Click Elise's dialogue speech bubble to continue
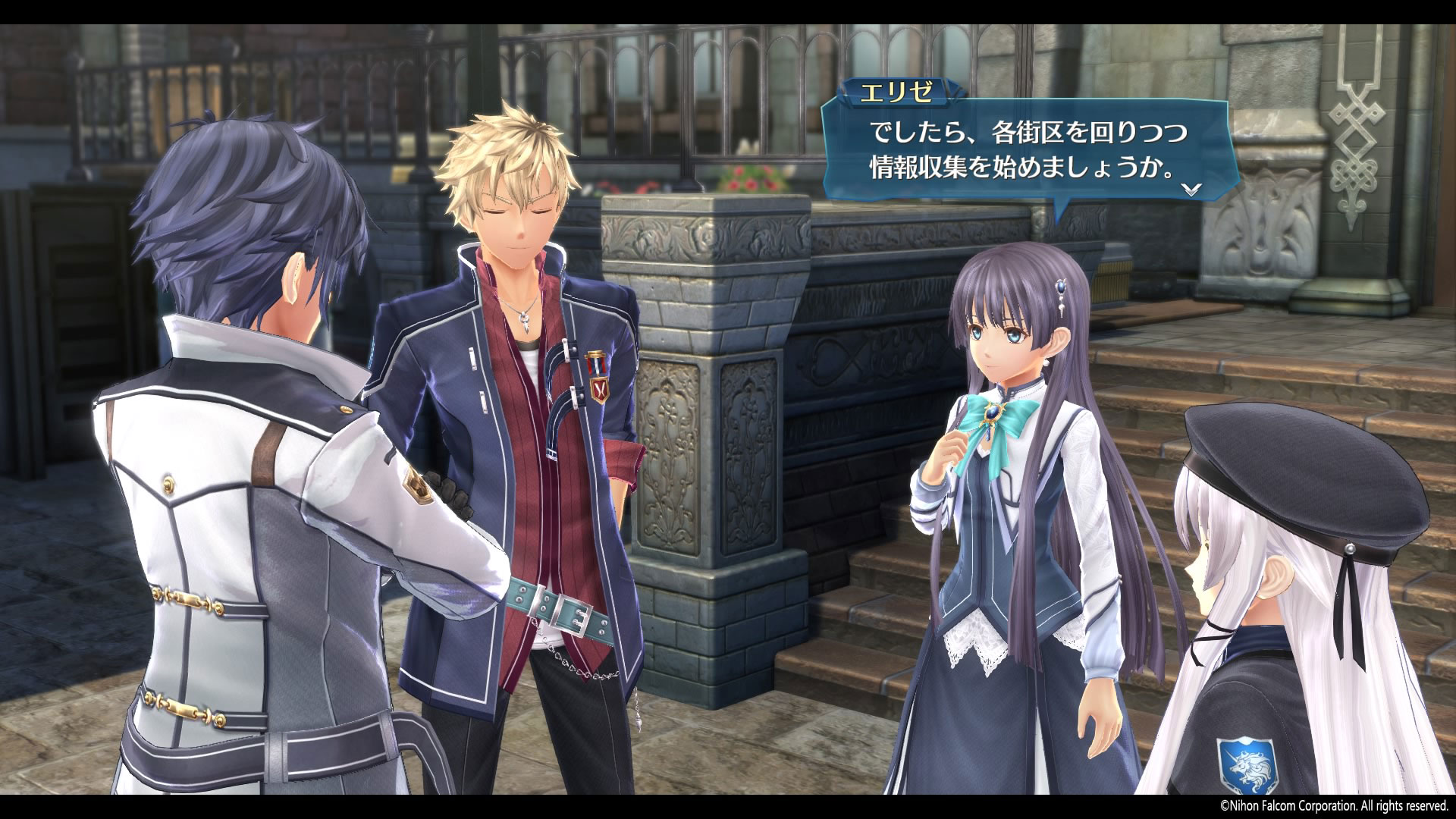The height and width of the screenshot is (819, 1456). pos(1027,151)
